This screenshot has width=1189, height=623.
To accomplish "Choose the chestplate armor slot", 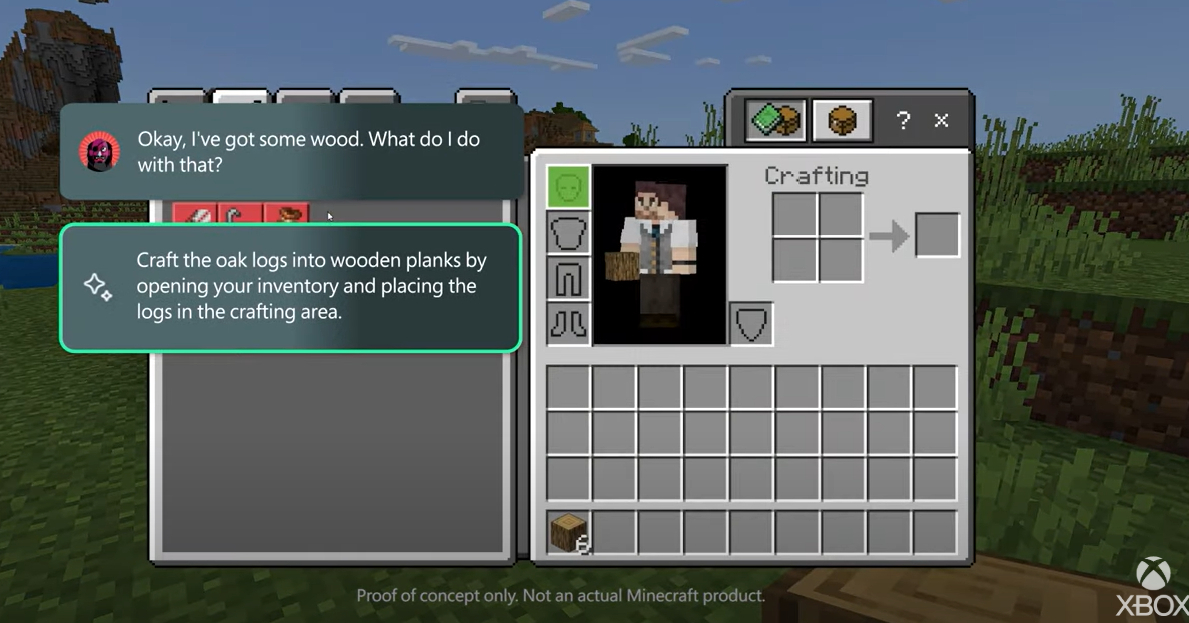I will 568,234.
